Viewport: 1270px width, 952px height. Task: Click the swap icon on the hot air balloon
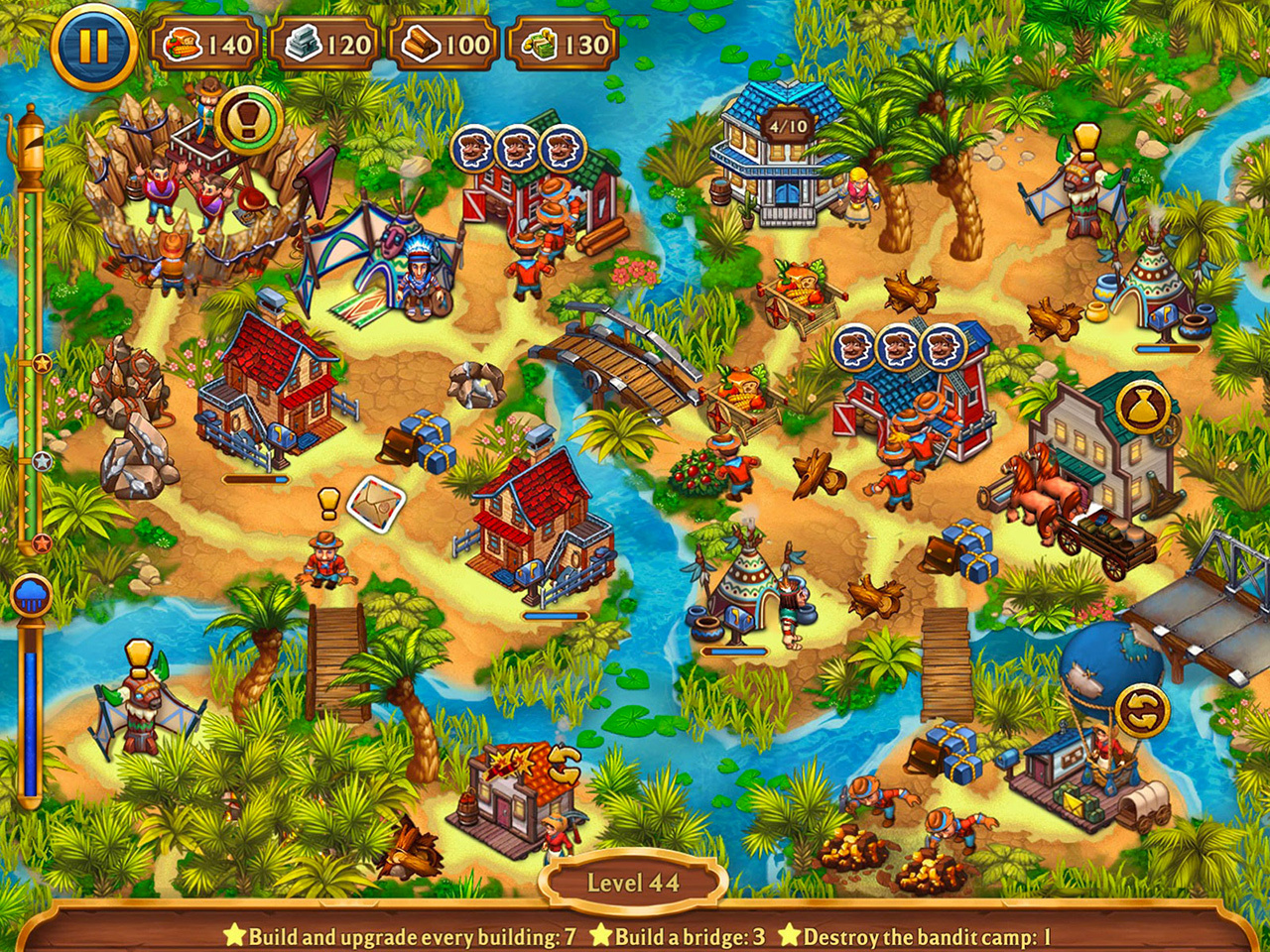tap(1141, 710)
